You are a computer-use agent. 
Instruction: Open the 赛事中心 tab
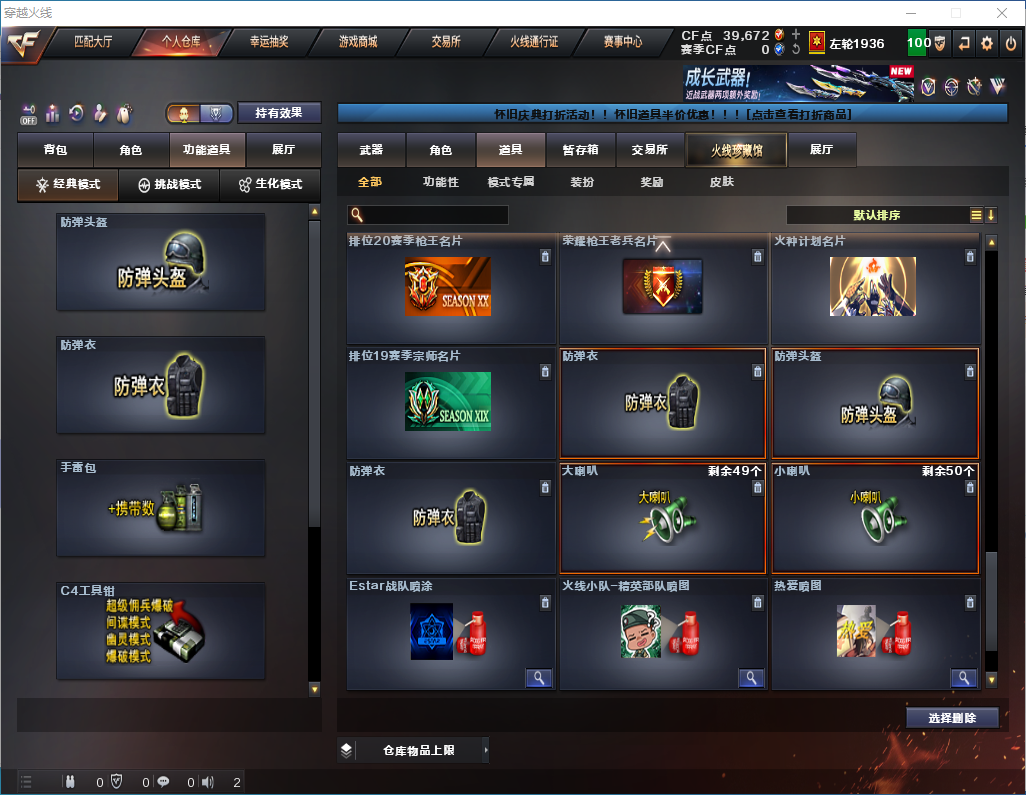pyautogui.click(x=622, y=42)
